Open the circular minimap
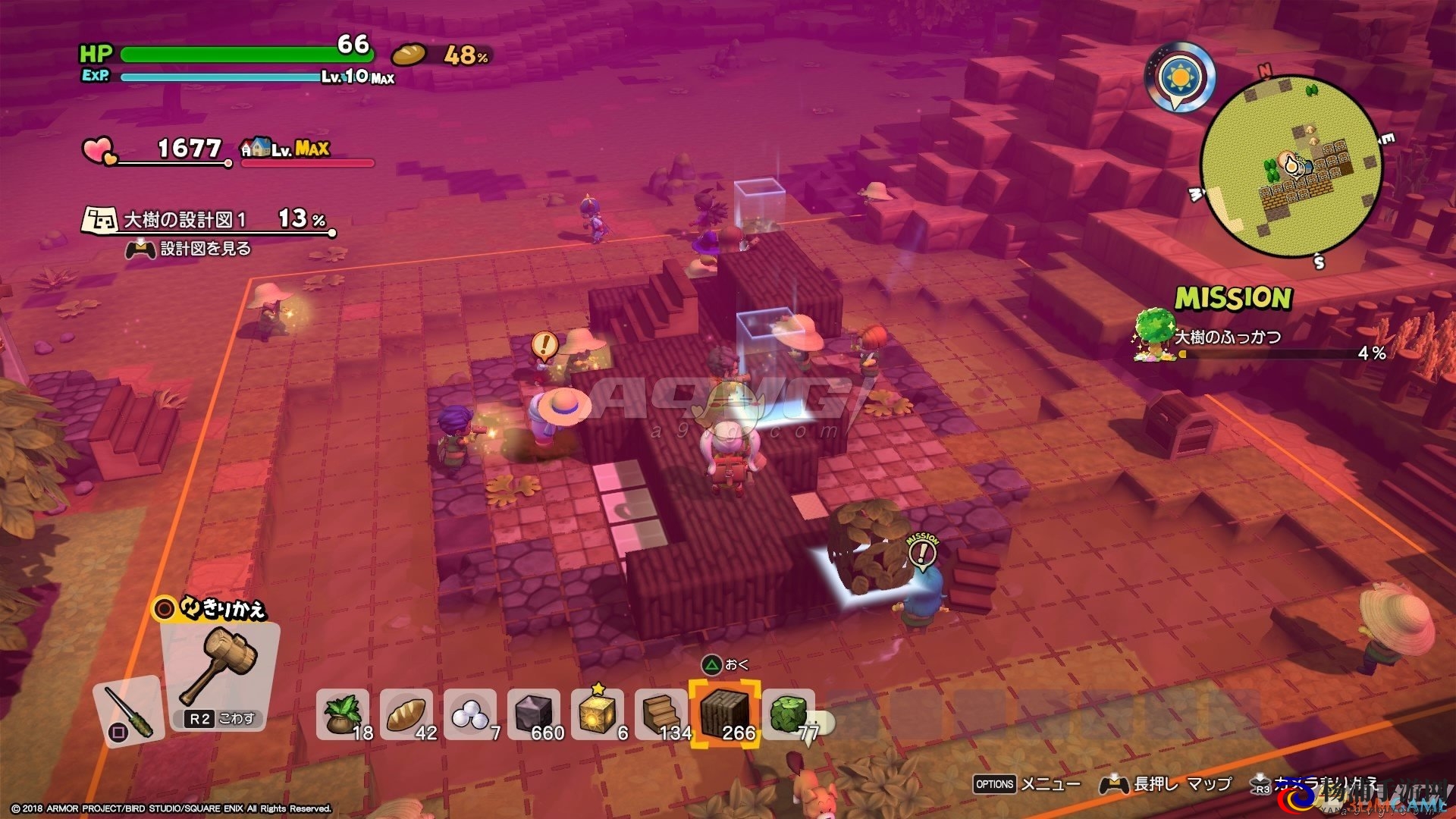The width and height of the screenshot is (1456, 819). point(1291,166)
